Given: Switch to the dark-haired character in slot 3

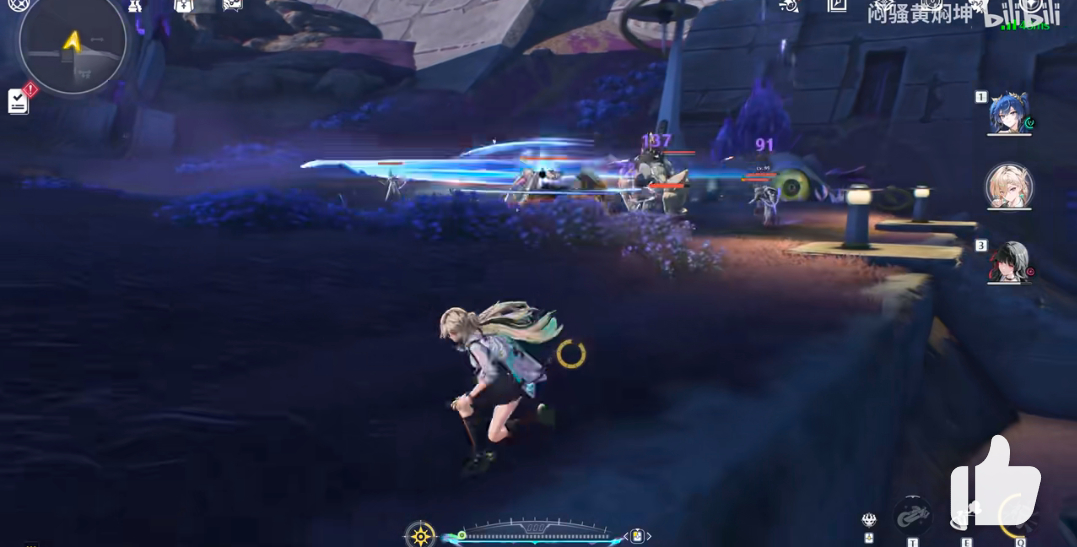Looking at the screenshot, I should pyautogui.click(x=1009, y=261).
